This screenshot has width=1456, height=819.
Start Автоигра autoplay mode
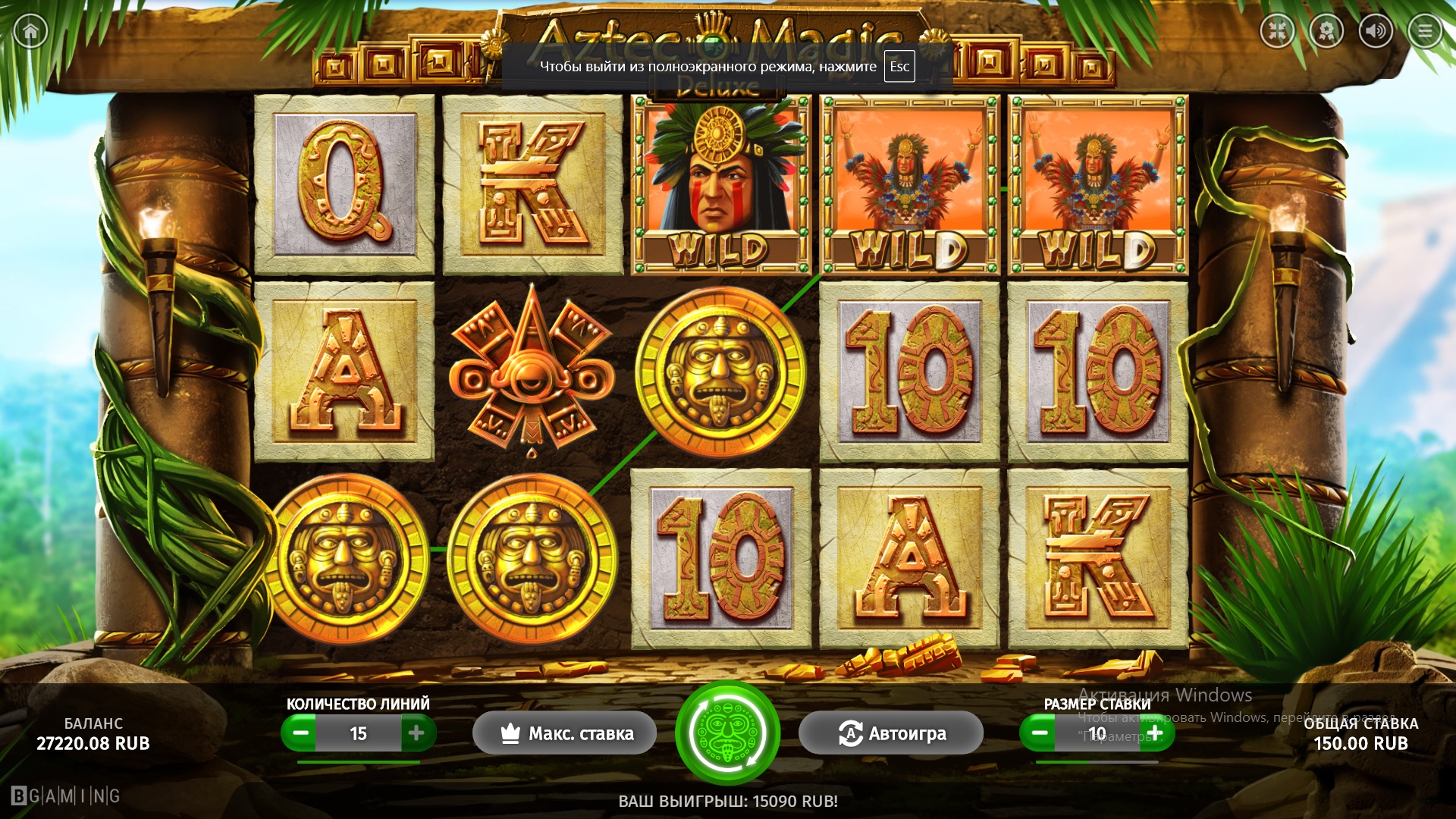coord(891,733)
